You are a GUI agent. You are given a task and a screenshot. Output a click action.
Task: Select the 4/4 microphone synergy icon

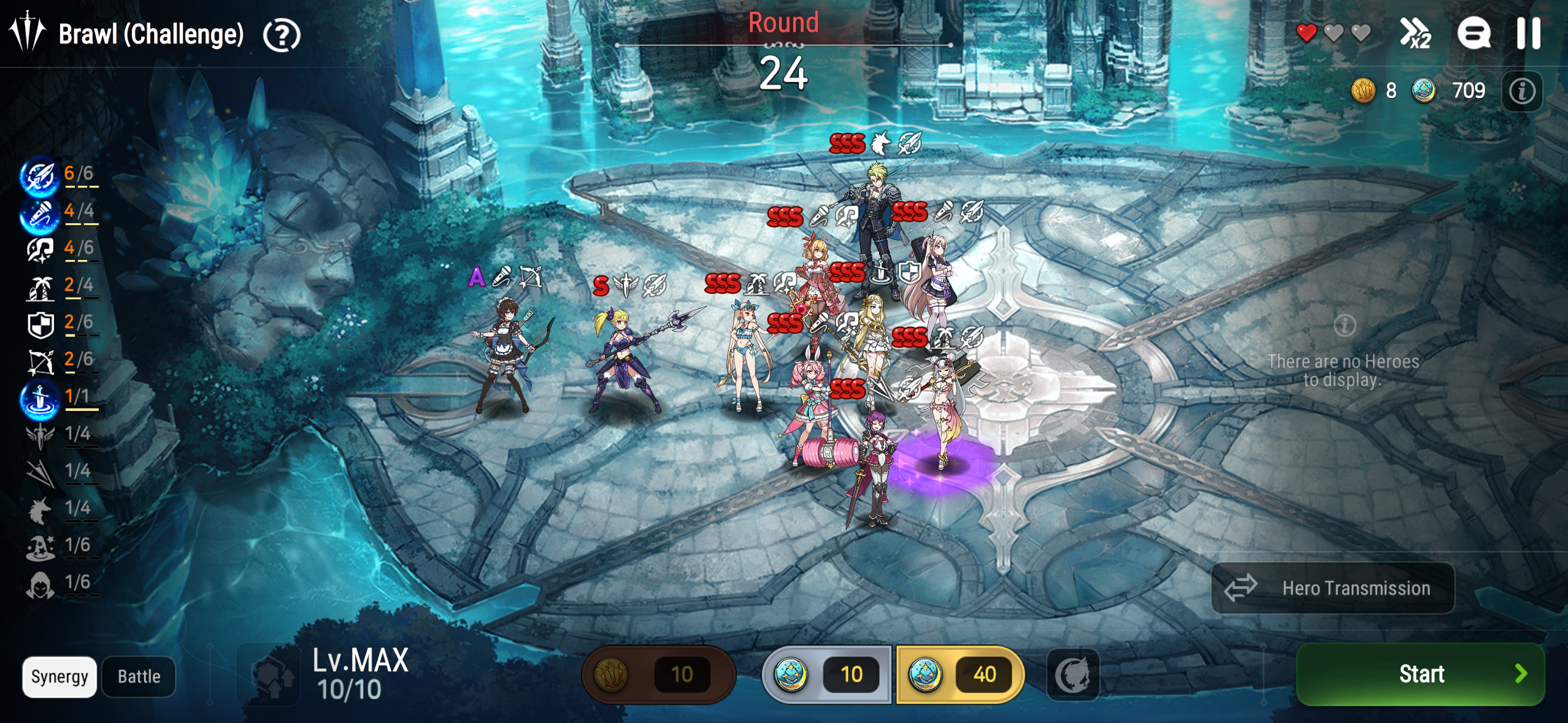[x=39, y=213]
